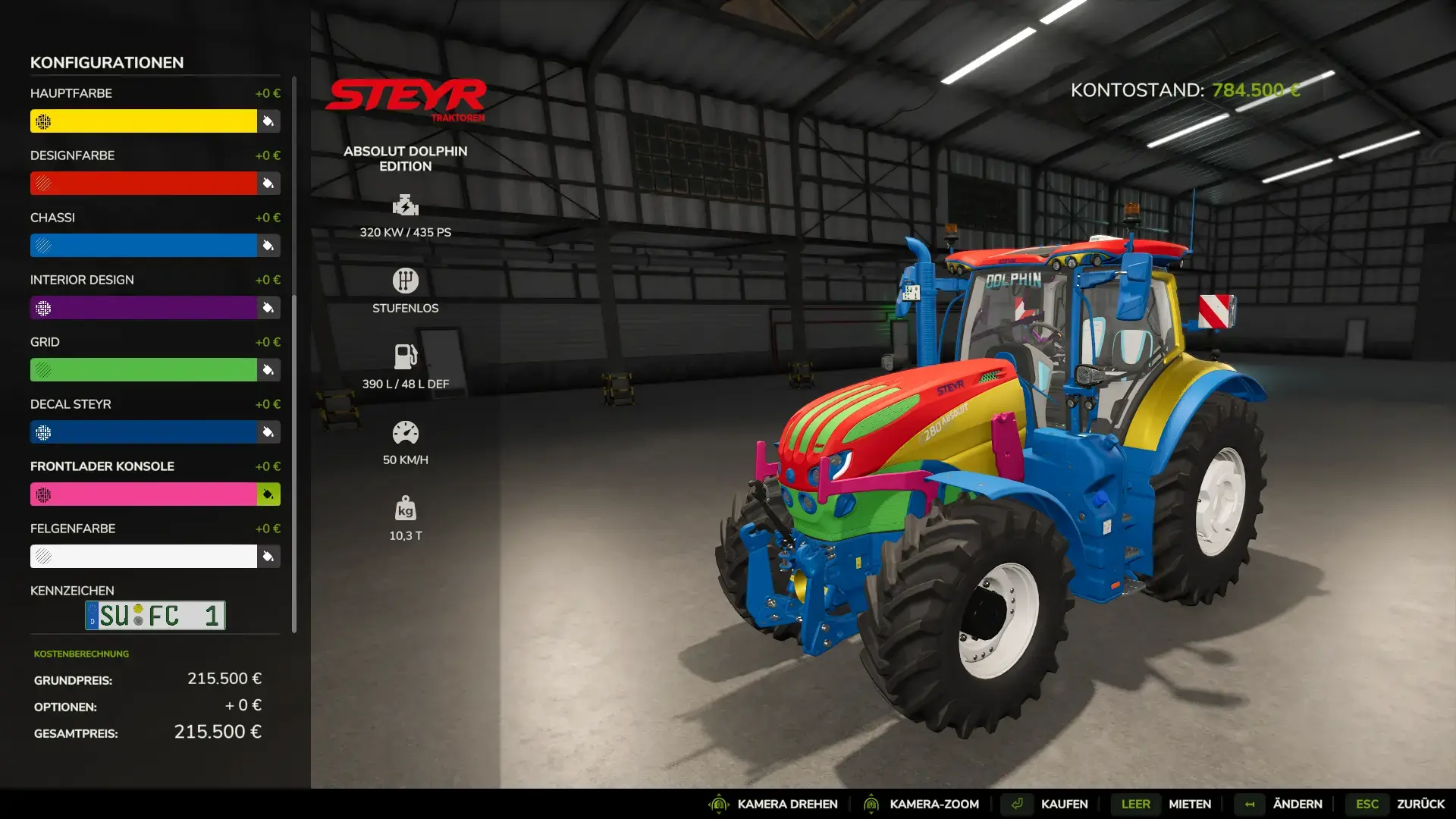Click the green paint bucket for Frontlader Konsole
Viewport: 1456px width, 819px height.
(268, 494)
